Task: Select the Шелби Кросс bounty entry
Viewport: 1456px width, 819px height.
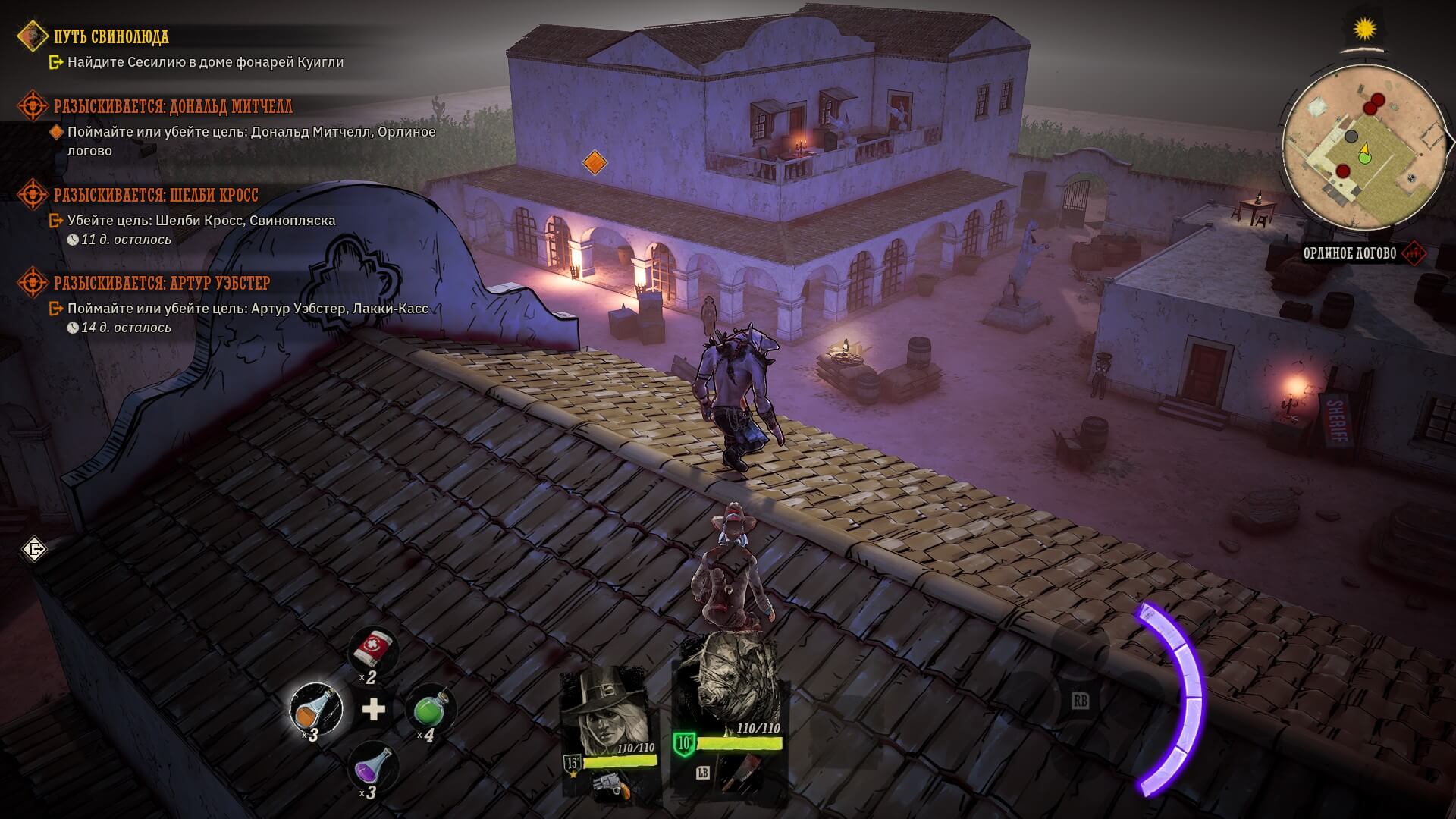Action: click(x=155, y=195)
